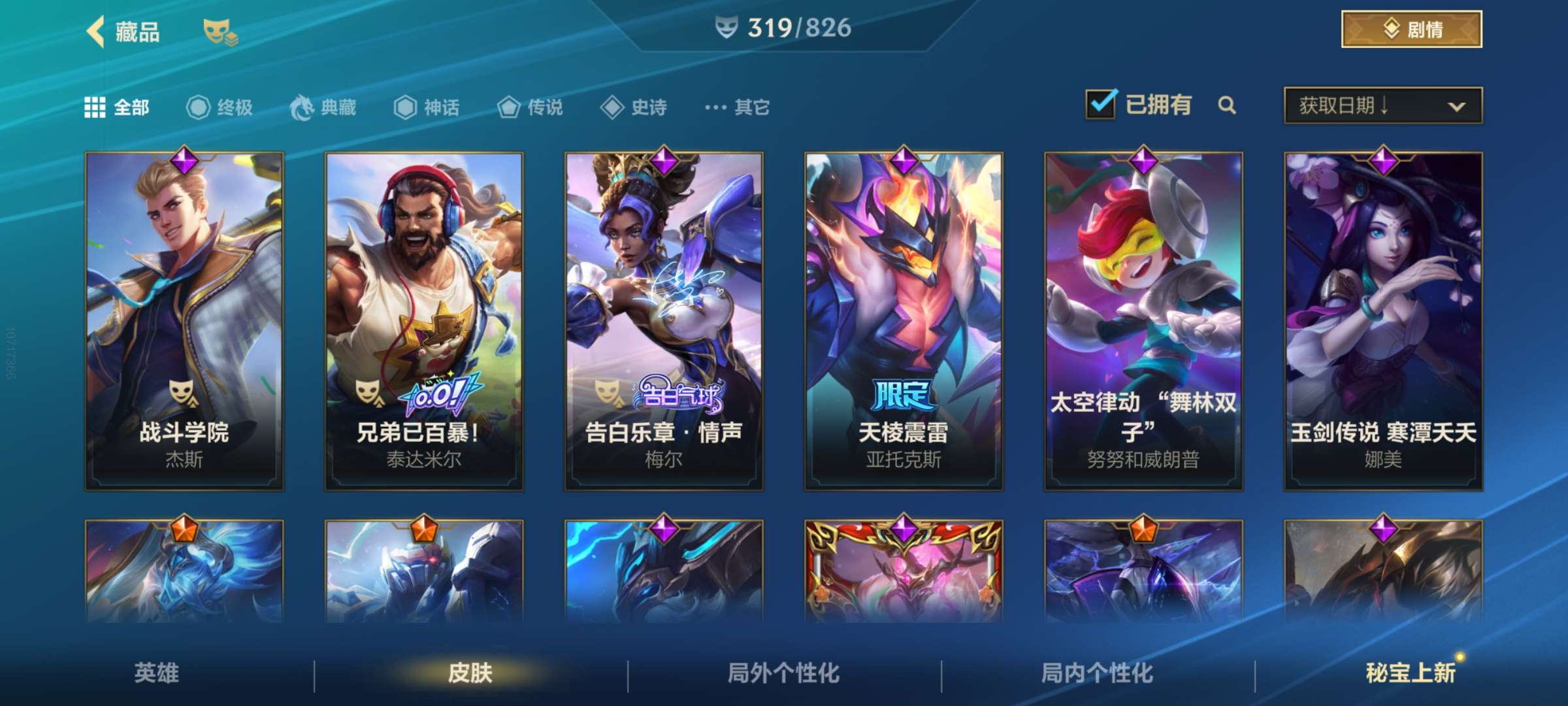The height and width of the screenshot is (706, 1568).
Task: Select the 传说 pentagon filter icon
Action: (508, 108)
